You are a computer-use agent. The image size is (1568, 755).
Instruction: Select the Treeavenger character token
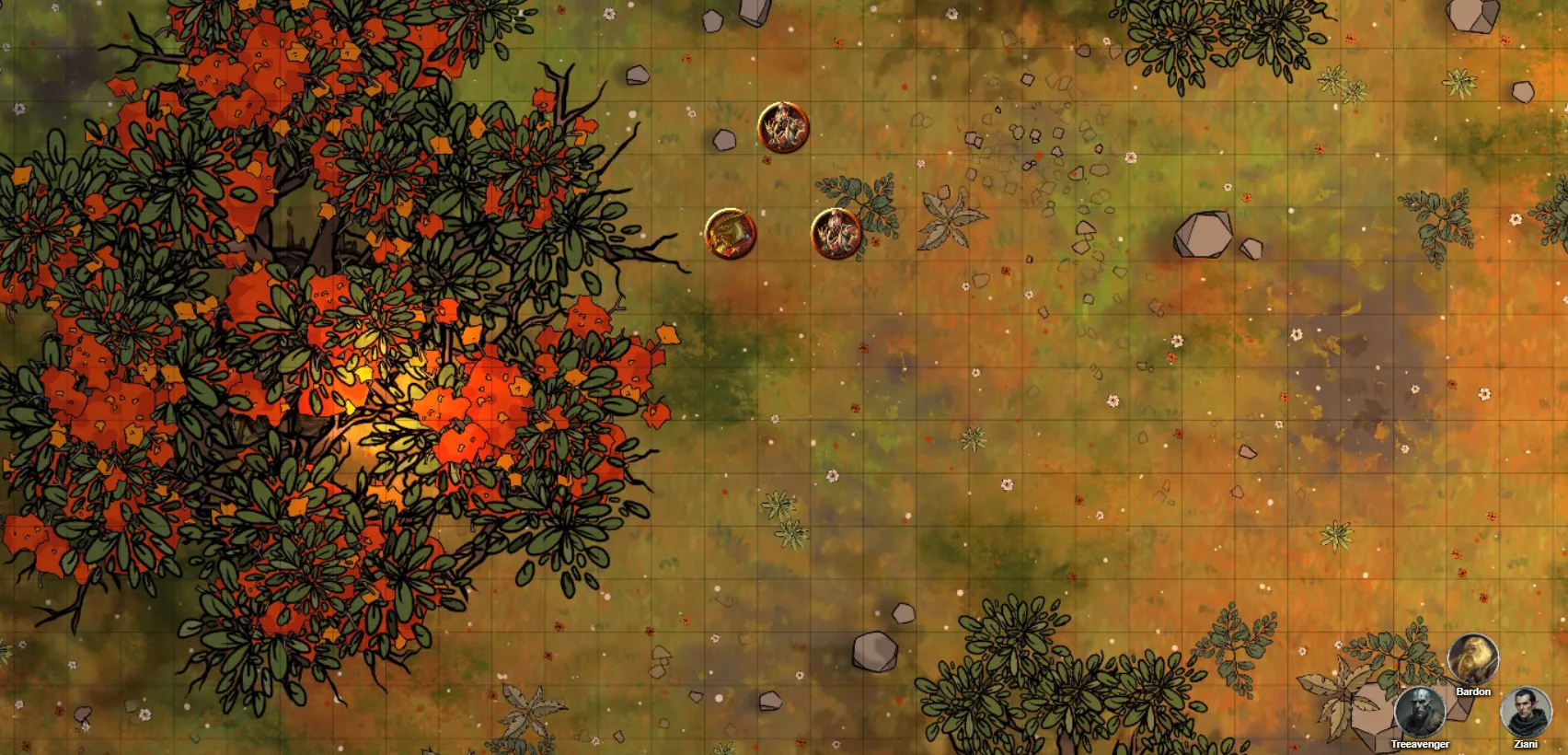click(x=1419, y=713)
